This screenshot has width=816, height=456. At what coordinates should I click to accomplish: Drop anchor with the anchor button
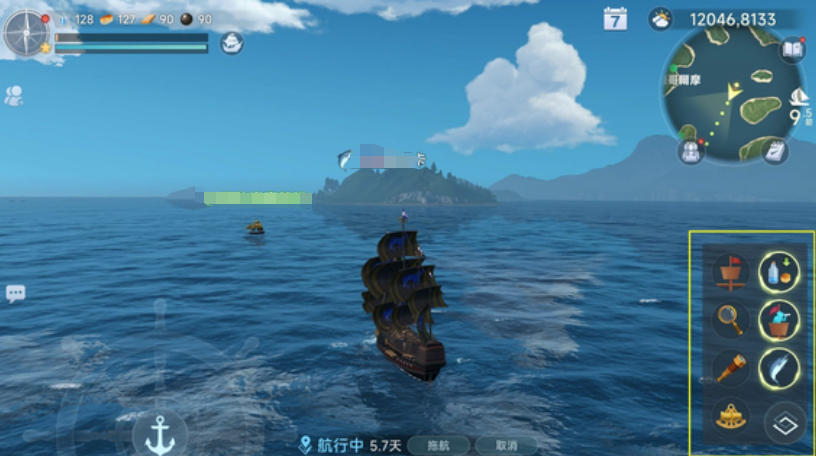(160, 433)
